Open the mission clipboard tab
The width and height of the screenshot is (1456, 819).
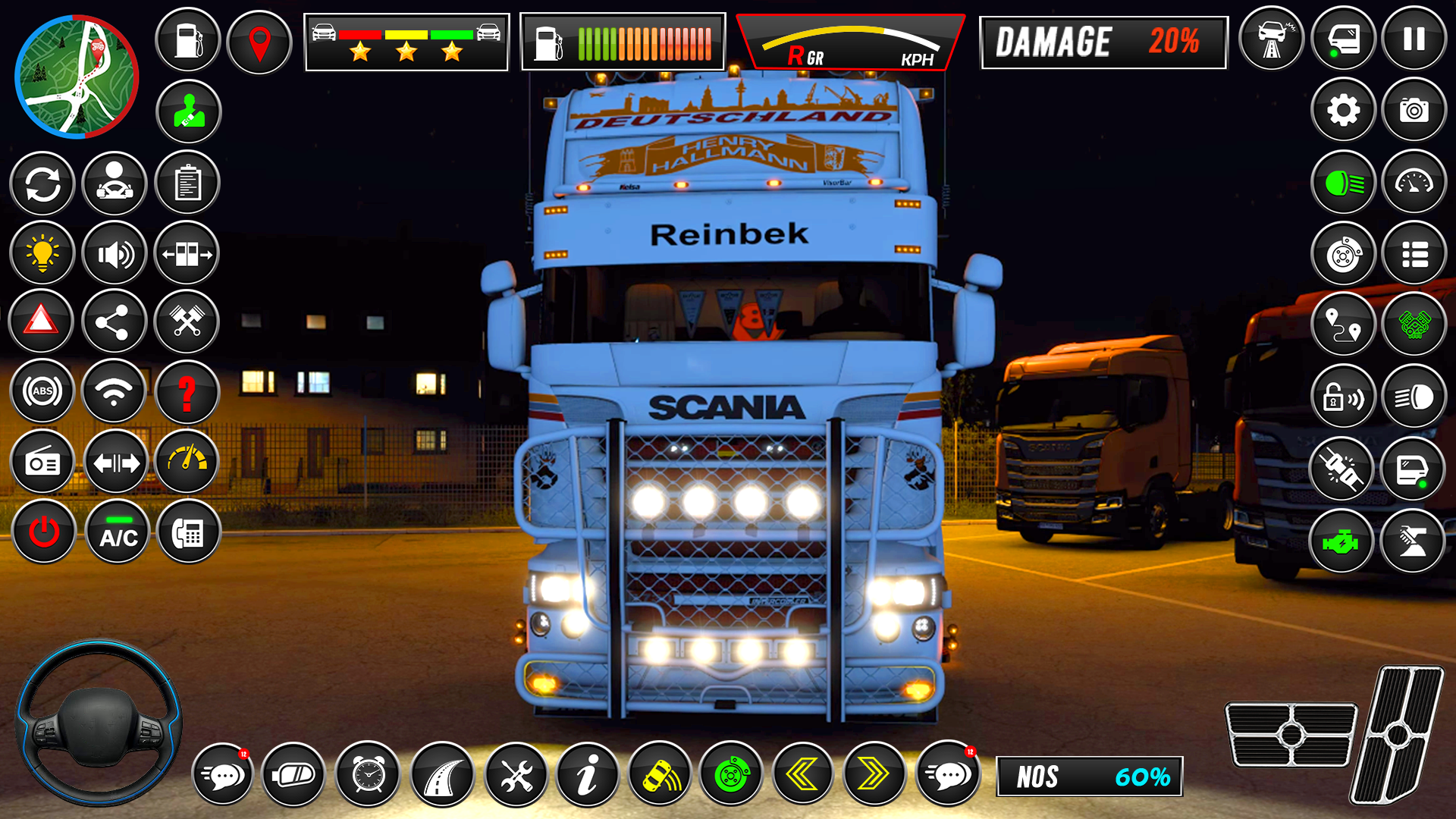coord(187,183)
